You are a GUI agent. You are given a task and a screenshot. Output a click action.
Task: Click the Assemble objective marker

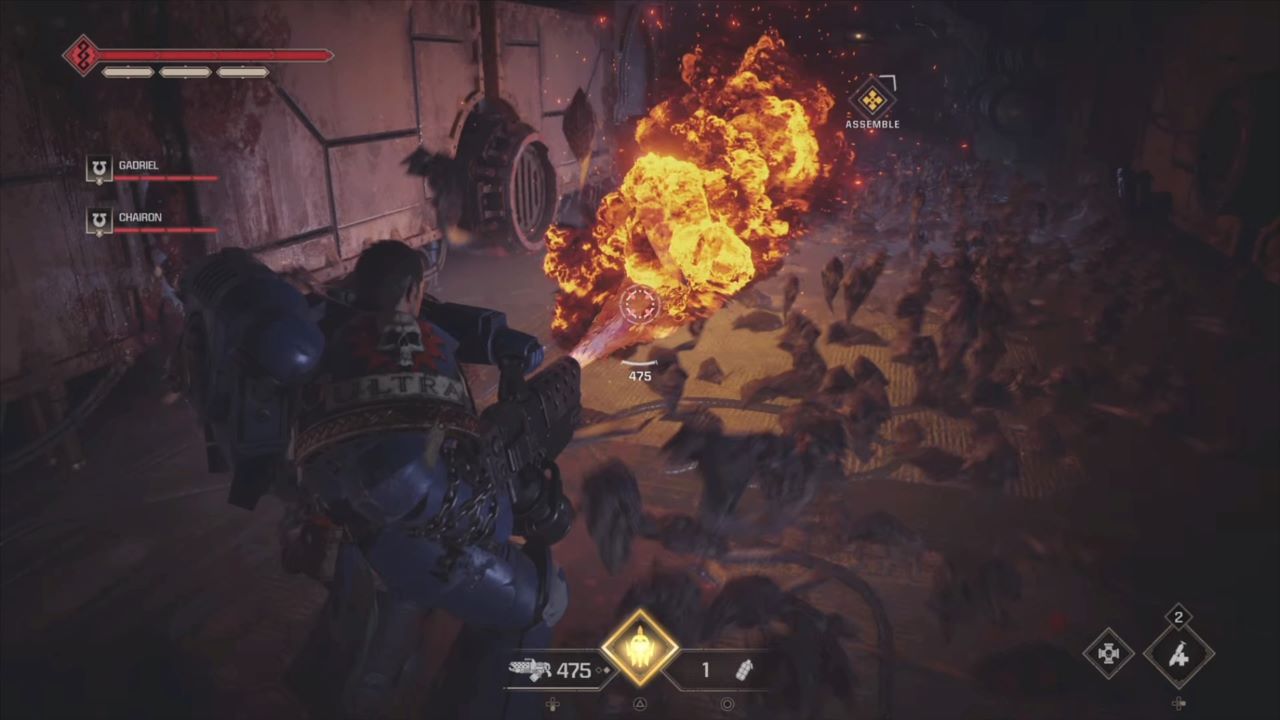(x=872, y=99)
